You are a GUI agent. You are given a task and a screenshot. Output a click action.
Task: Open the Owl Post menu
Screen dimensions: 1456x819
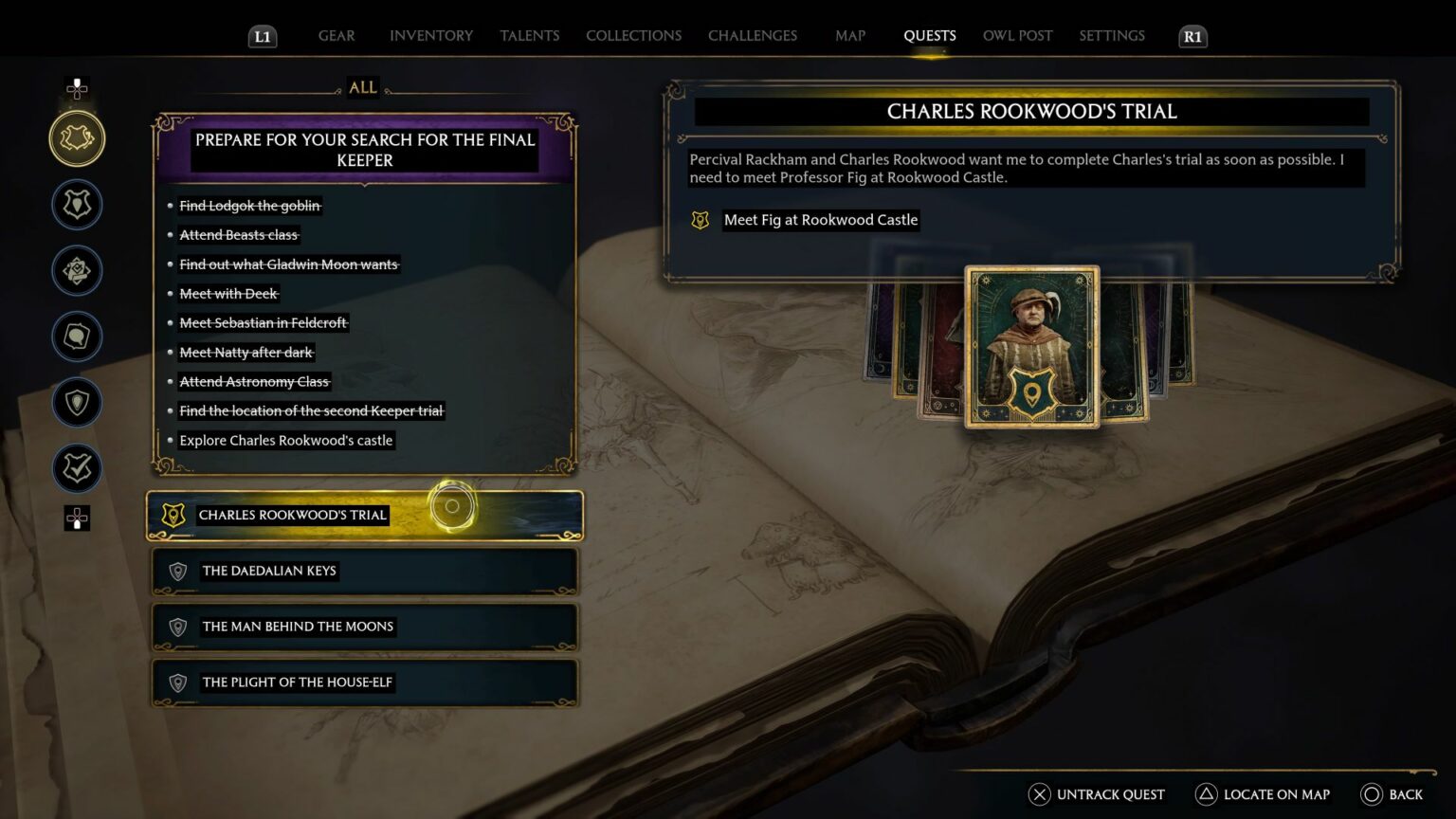pyautogui.click(x=1017, y=35)
